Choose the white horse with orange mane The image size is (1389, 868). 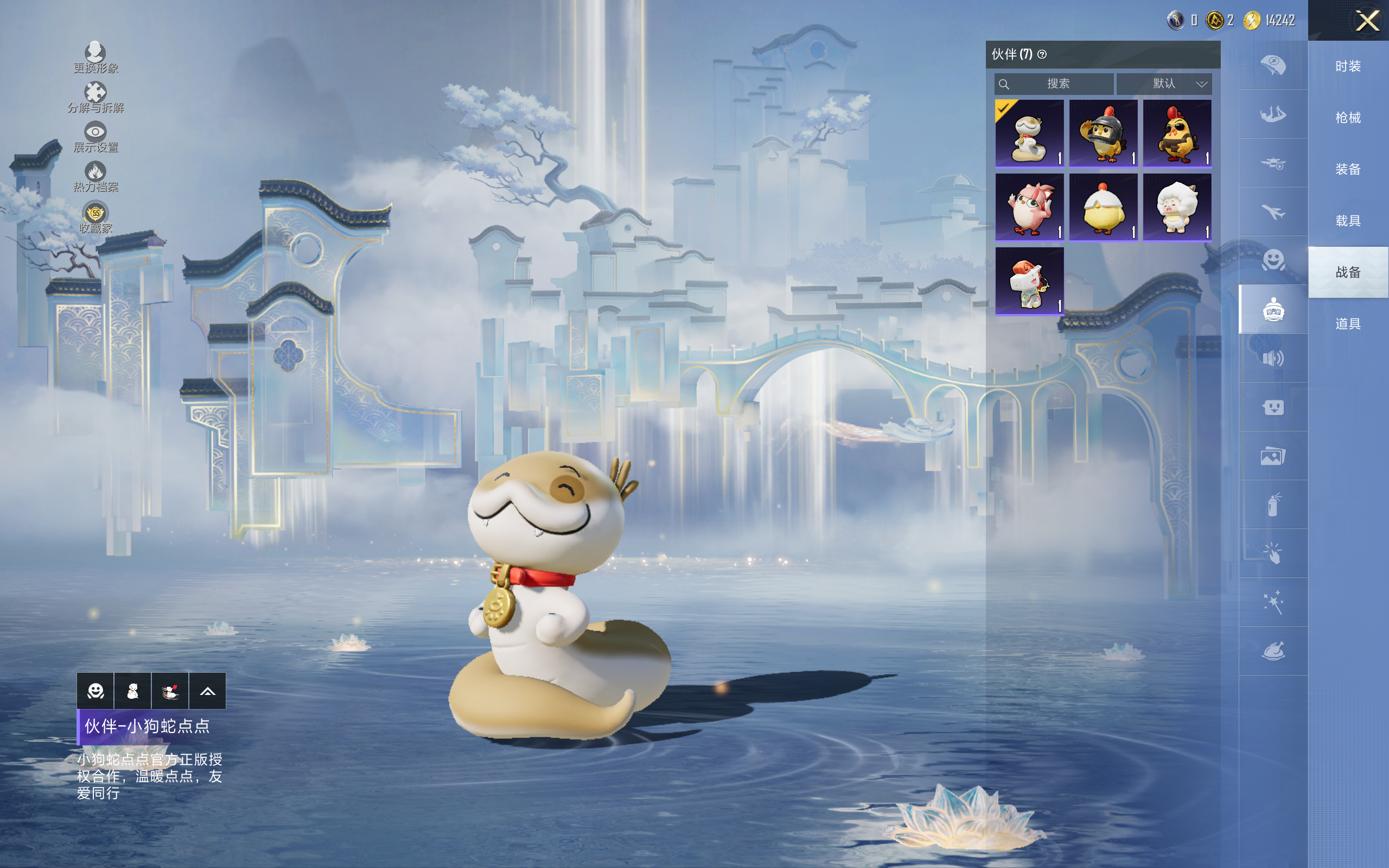click(x=1029, y=282)
